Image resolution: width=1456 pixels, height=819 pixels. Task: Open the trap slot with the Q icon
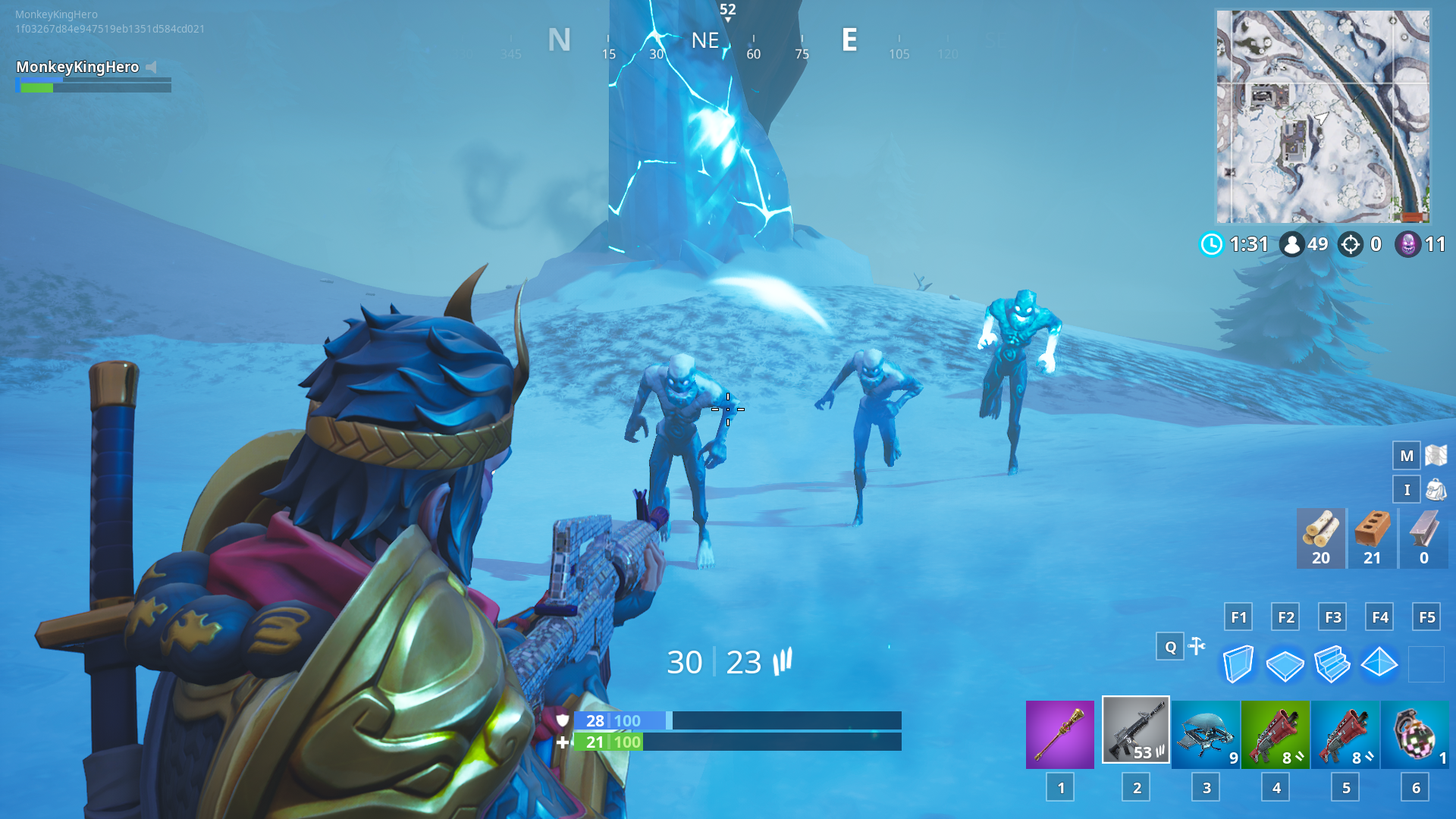pos(1169,646)
